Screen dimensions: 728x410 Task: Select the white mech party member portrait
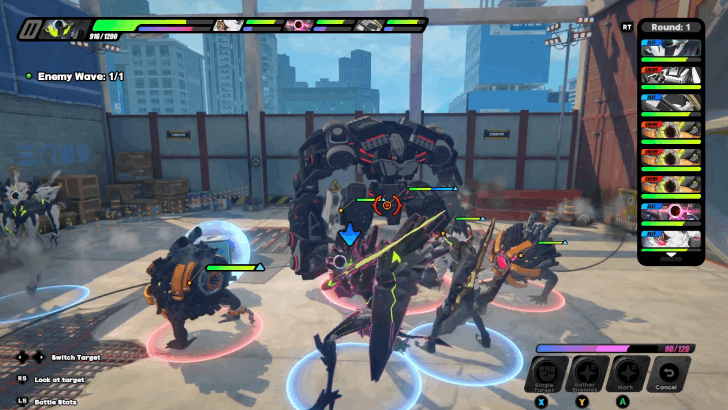coord(368,25)
